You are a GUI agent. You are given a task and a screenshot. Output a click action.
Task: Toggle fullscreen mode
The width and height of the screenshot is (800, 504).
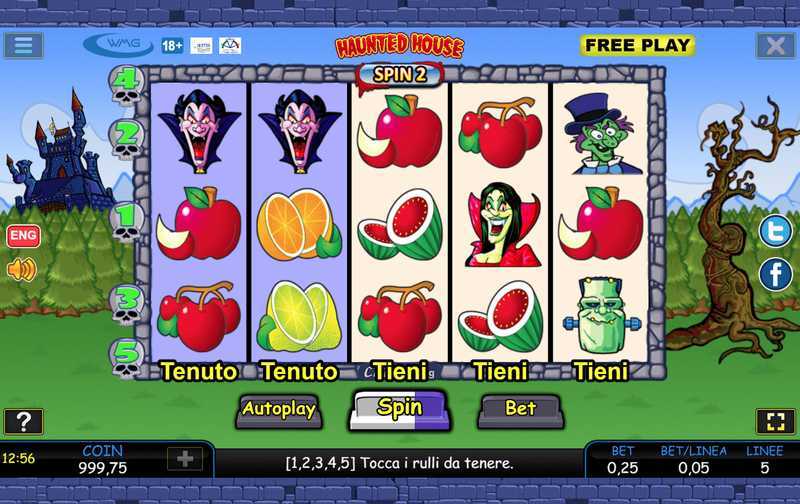pyautogui.click(x=776, y=421)
